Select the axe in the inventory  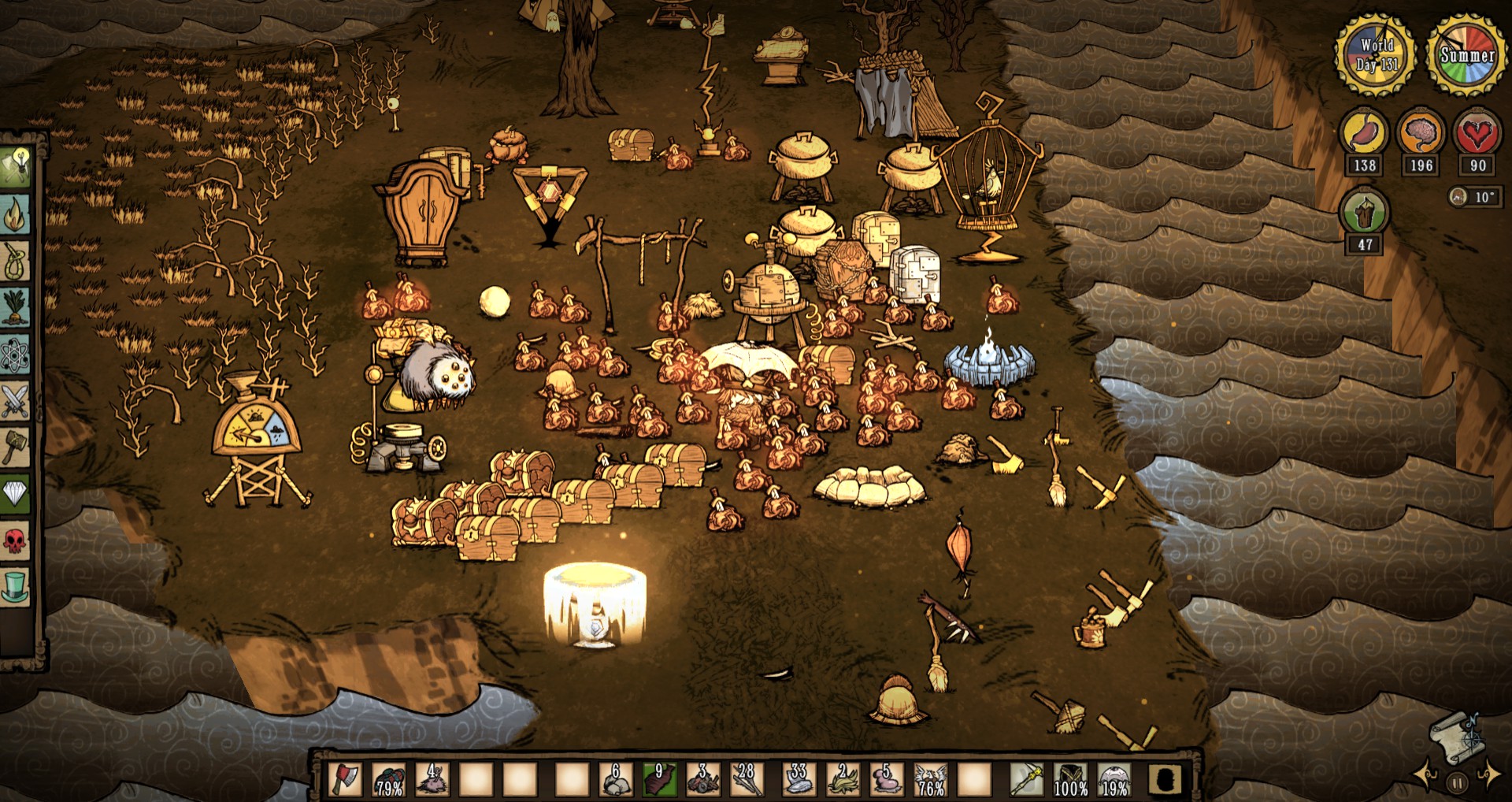[x=345, y=780]
